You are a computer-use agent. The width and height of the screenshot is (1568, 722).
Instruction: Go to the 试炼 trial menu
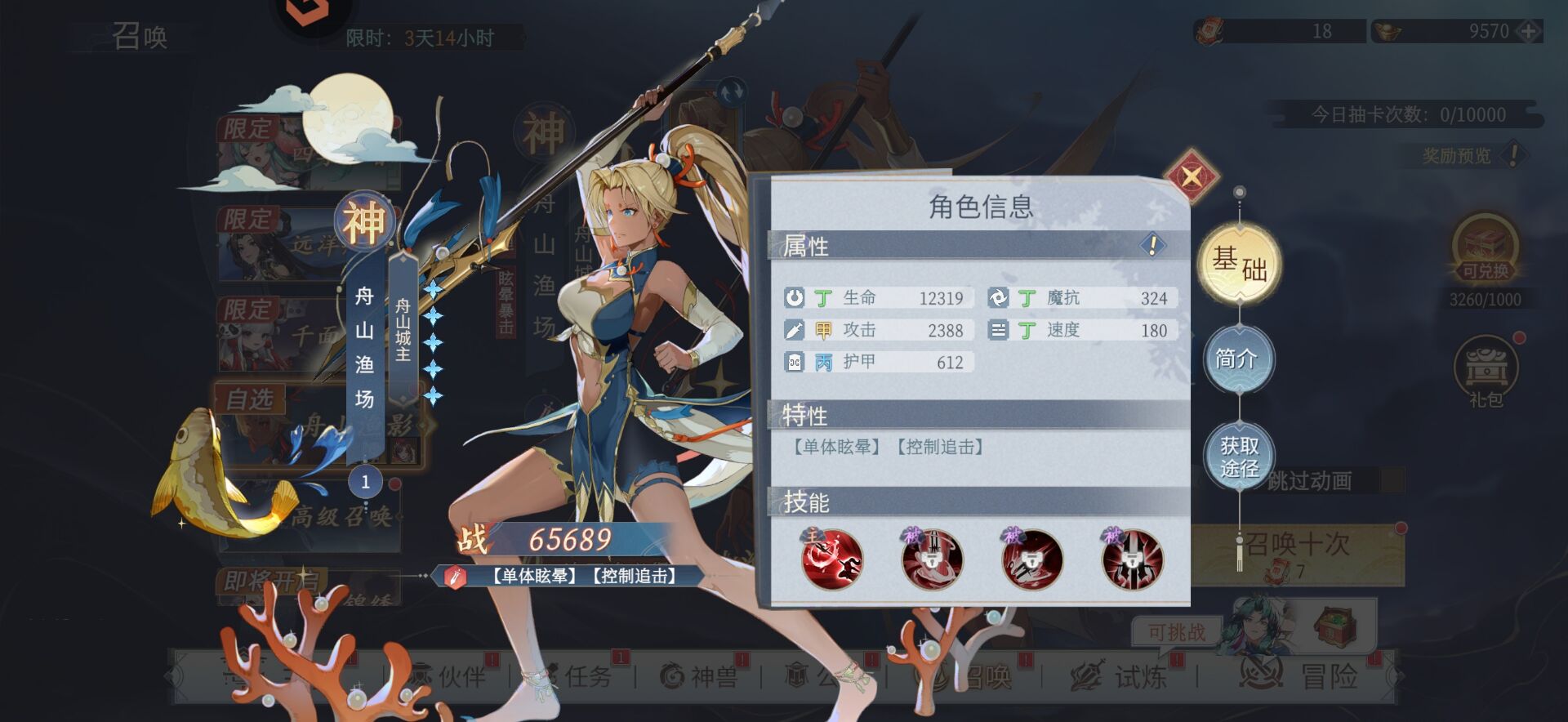(1120, 675)
